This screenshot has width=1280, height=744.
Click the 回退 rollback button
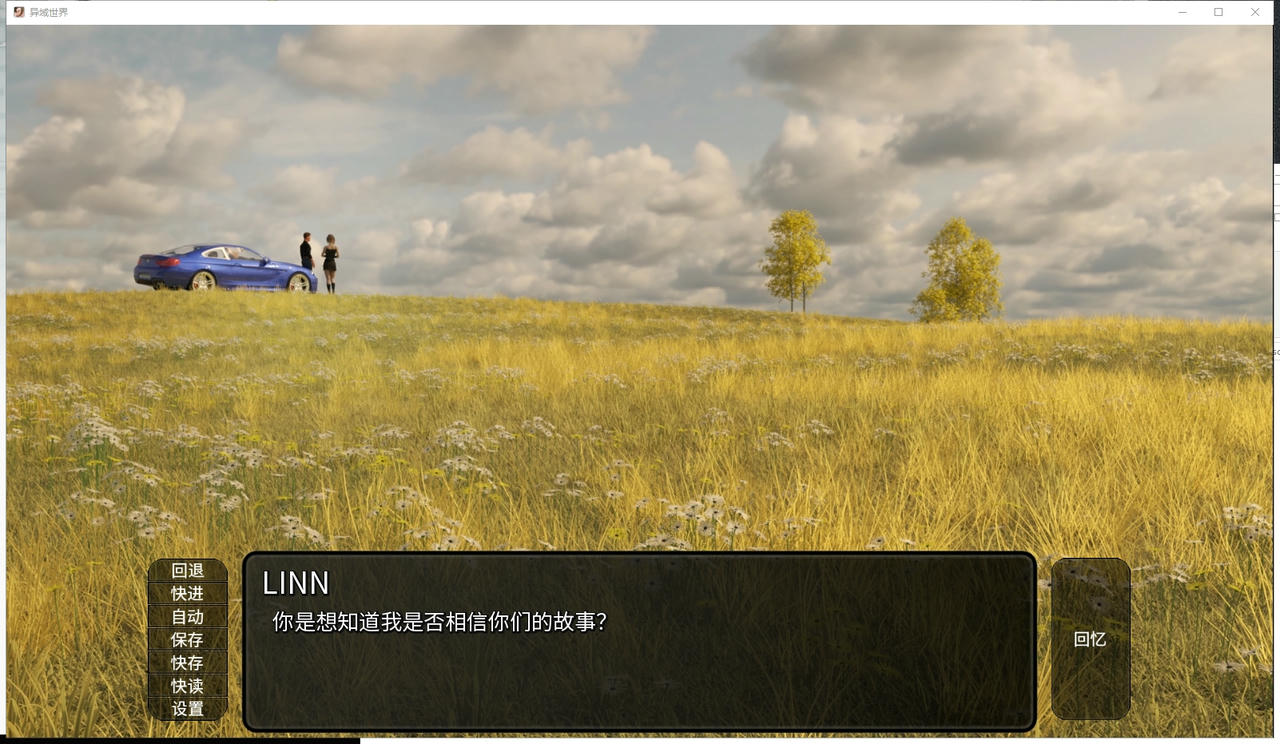(x=188, y=571)
